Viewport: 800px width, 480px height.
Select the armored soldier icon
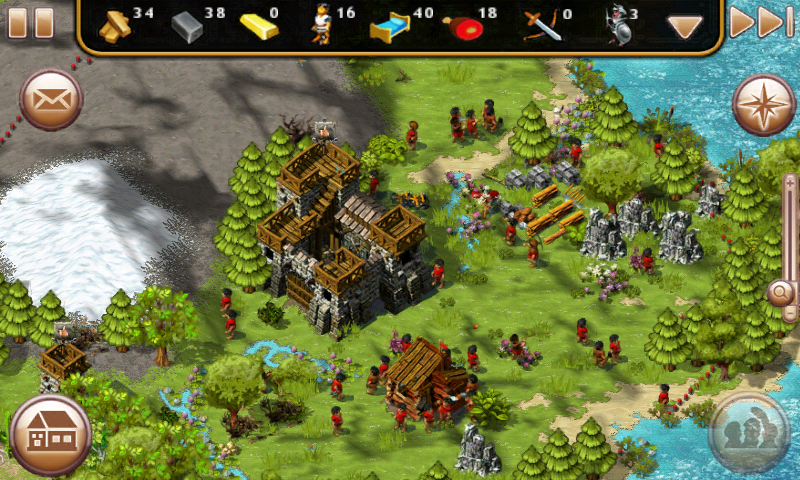[616, 27]
